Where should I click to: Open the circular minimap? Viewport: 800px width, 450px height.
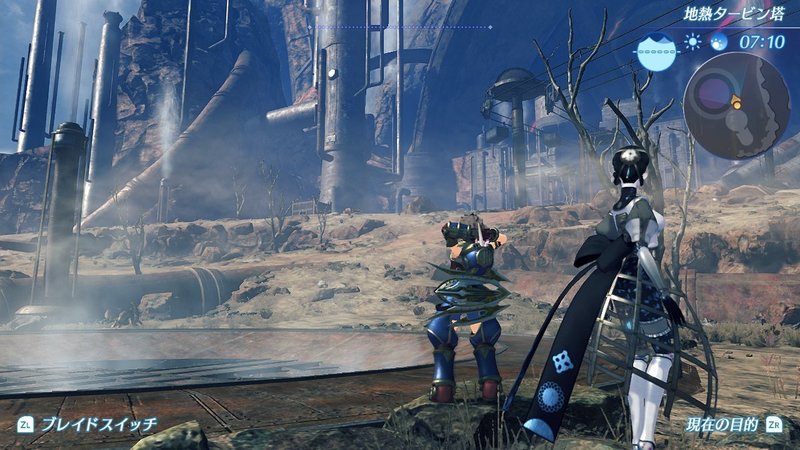[736, 105]
